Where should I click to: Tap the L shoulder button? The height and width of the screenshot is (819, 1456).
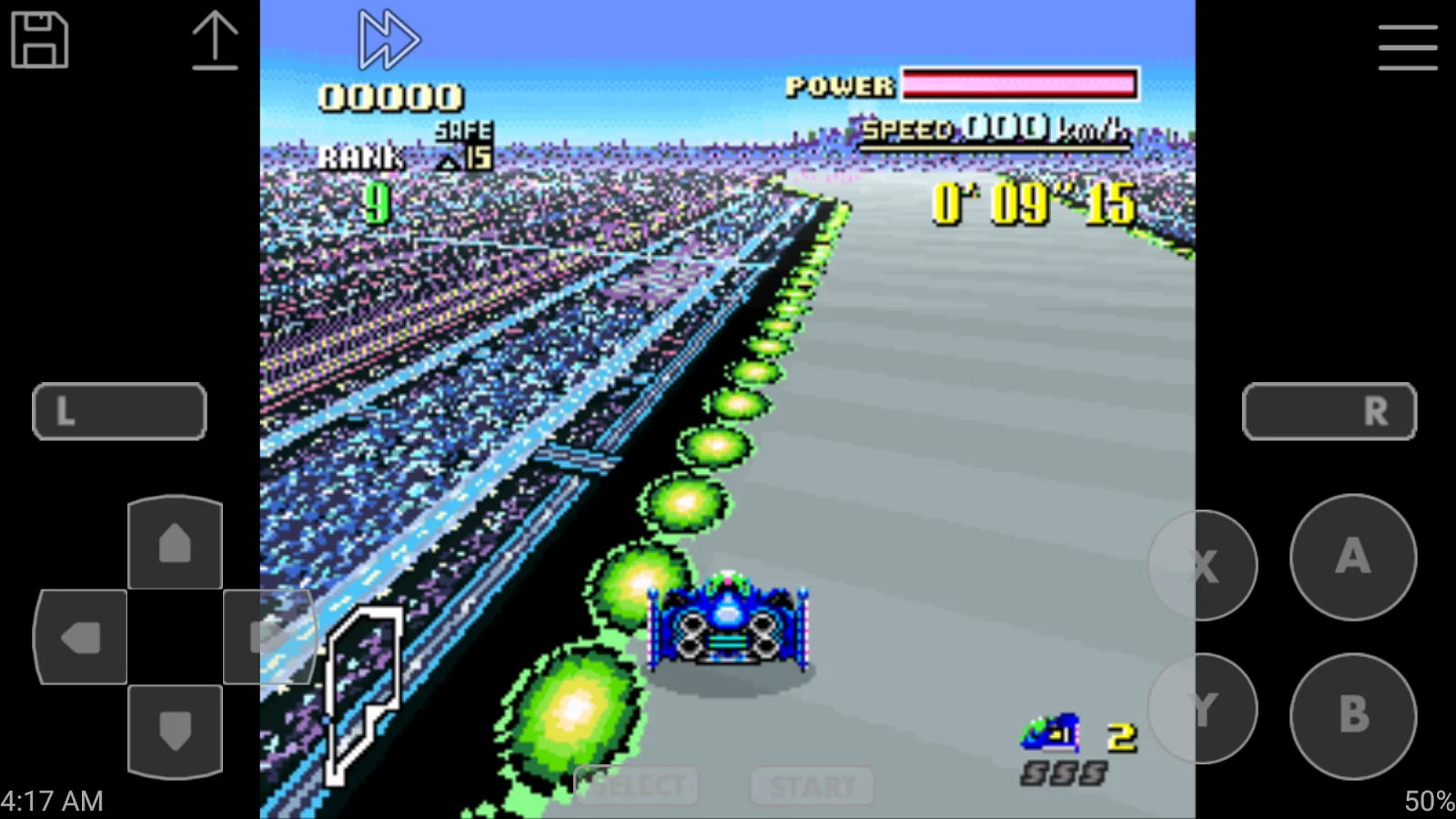pyautogui.click(x=119, y=411)
